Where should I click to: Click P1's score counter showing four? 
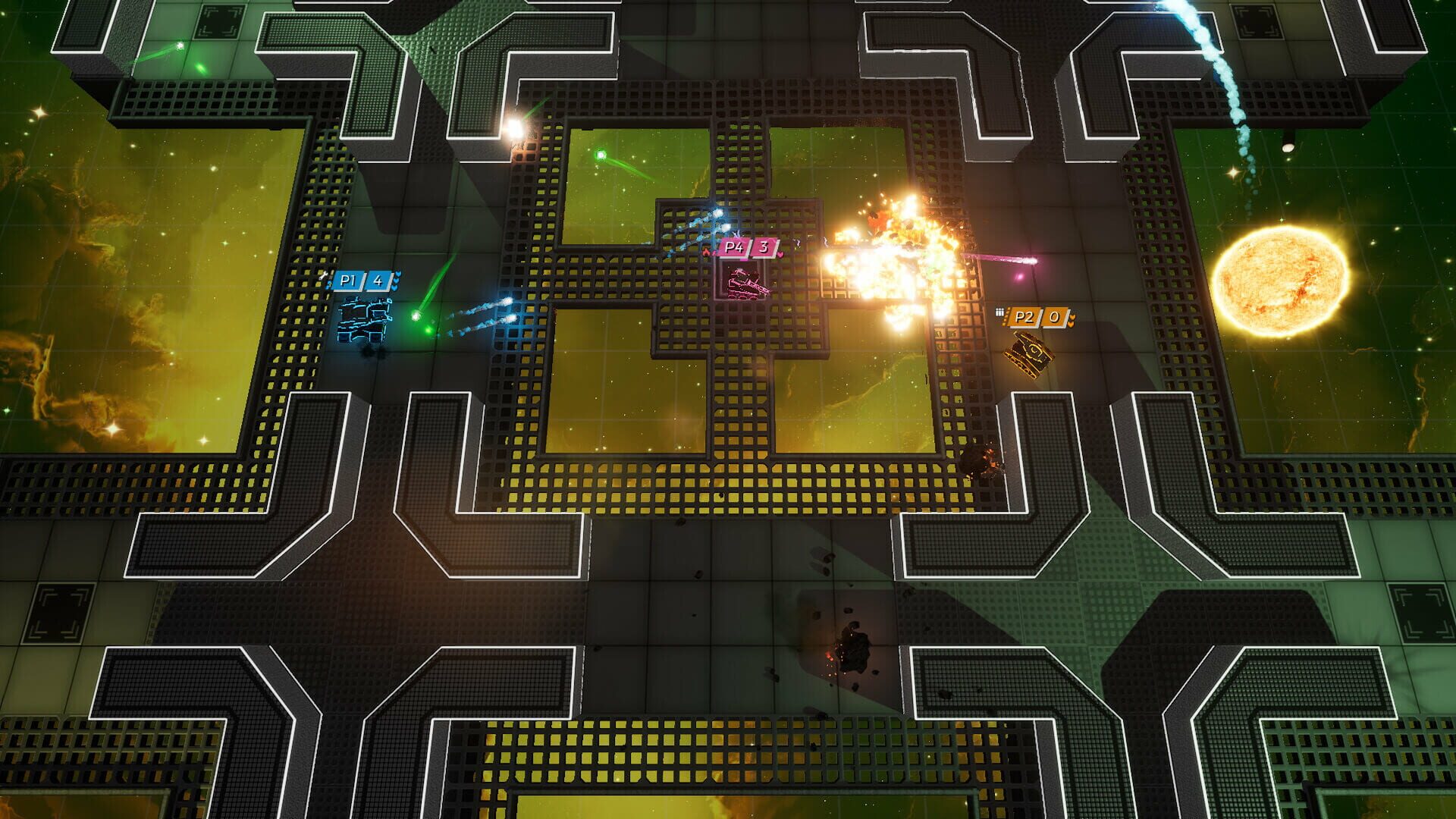(x=378, y=281)
